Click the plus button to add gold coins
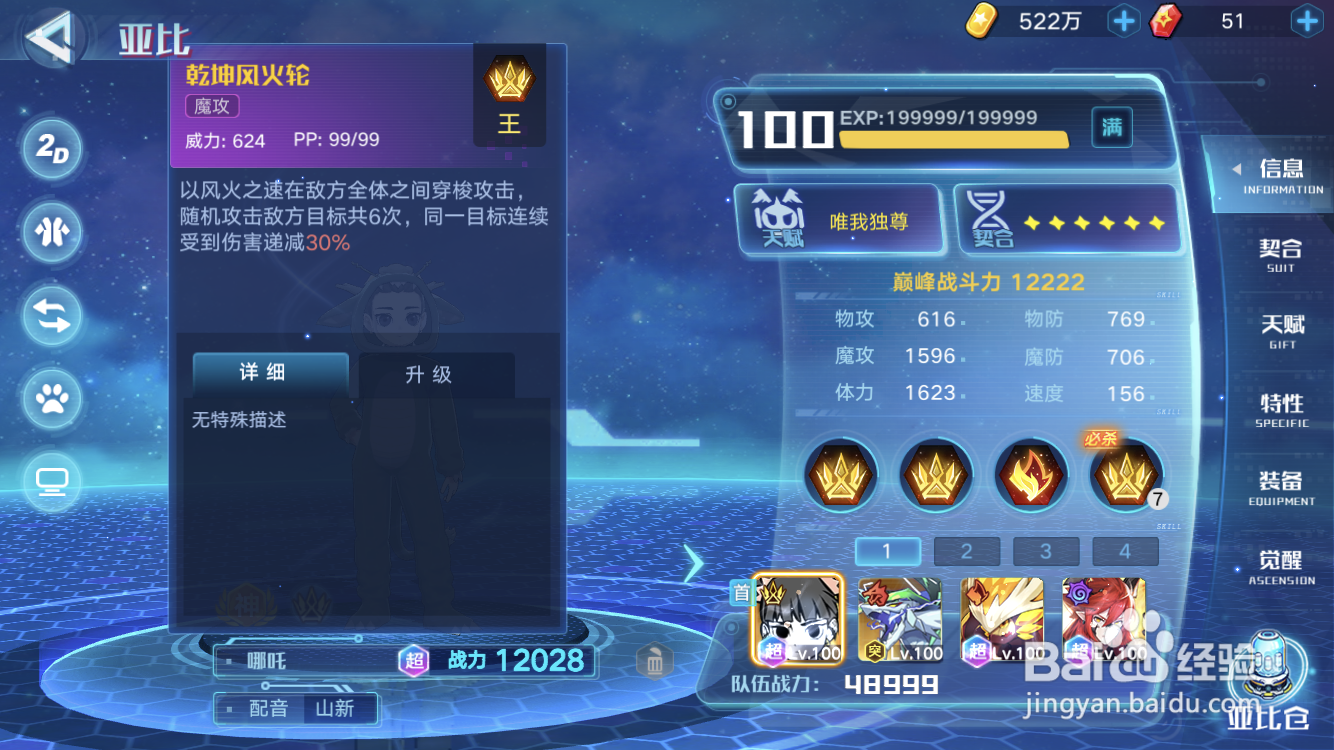The width and height of the screenshot is (1334, 750). click(x=1123, y=21)
